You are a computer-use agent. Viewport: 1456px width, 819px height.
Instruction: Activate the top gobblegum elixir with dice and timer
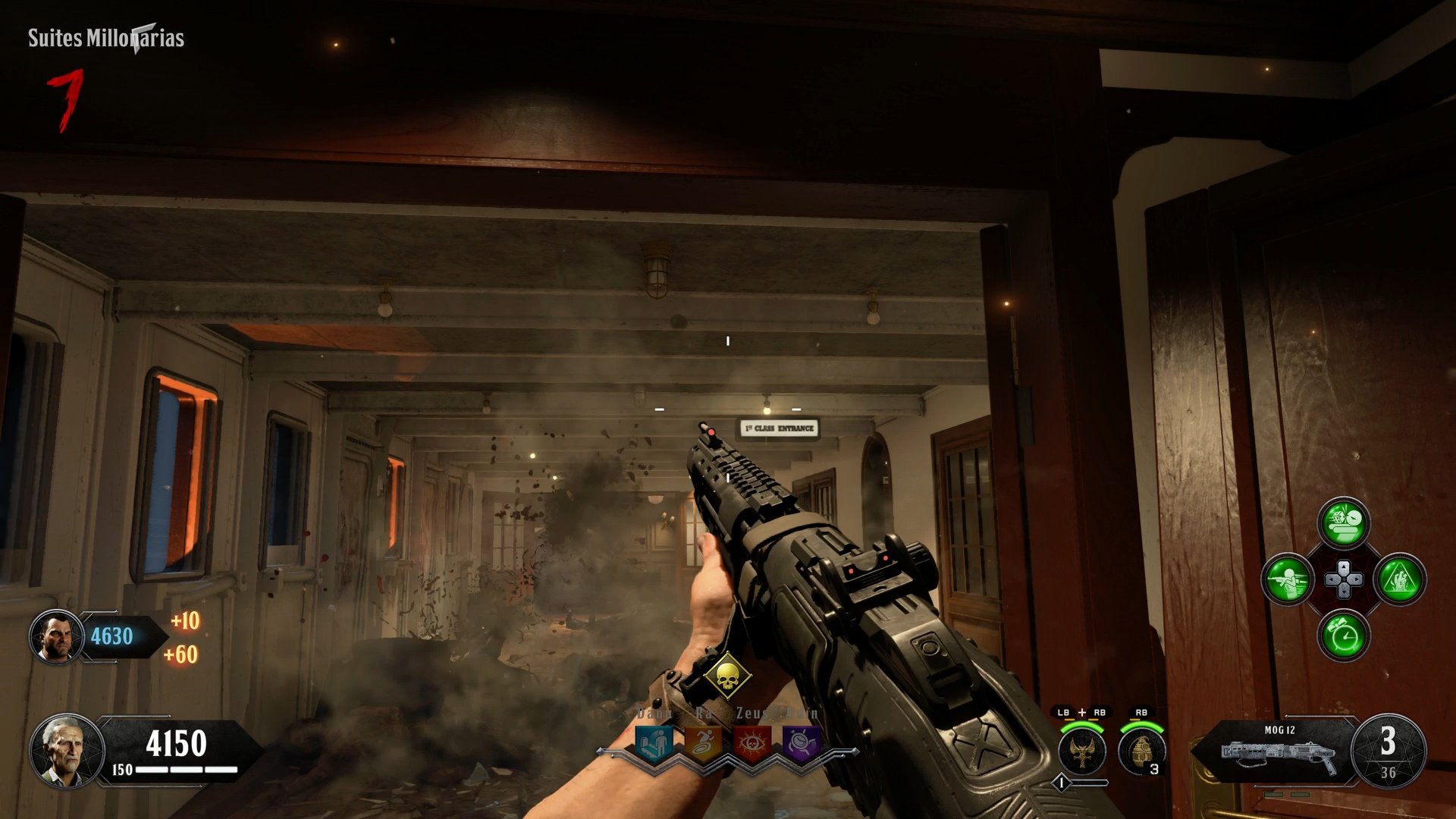click(1344, 522)
